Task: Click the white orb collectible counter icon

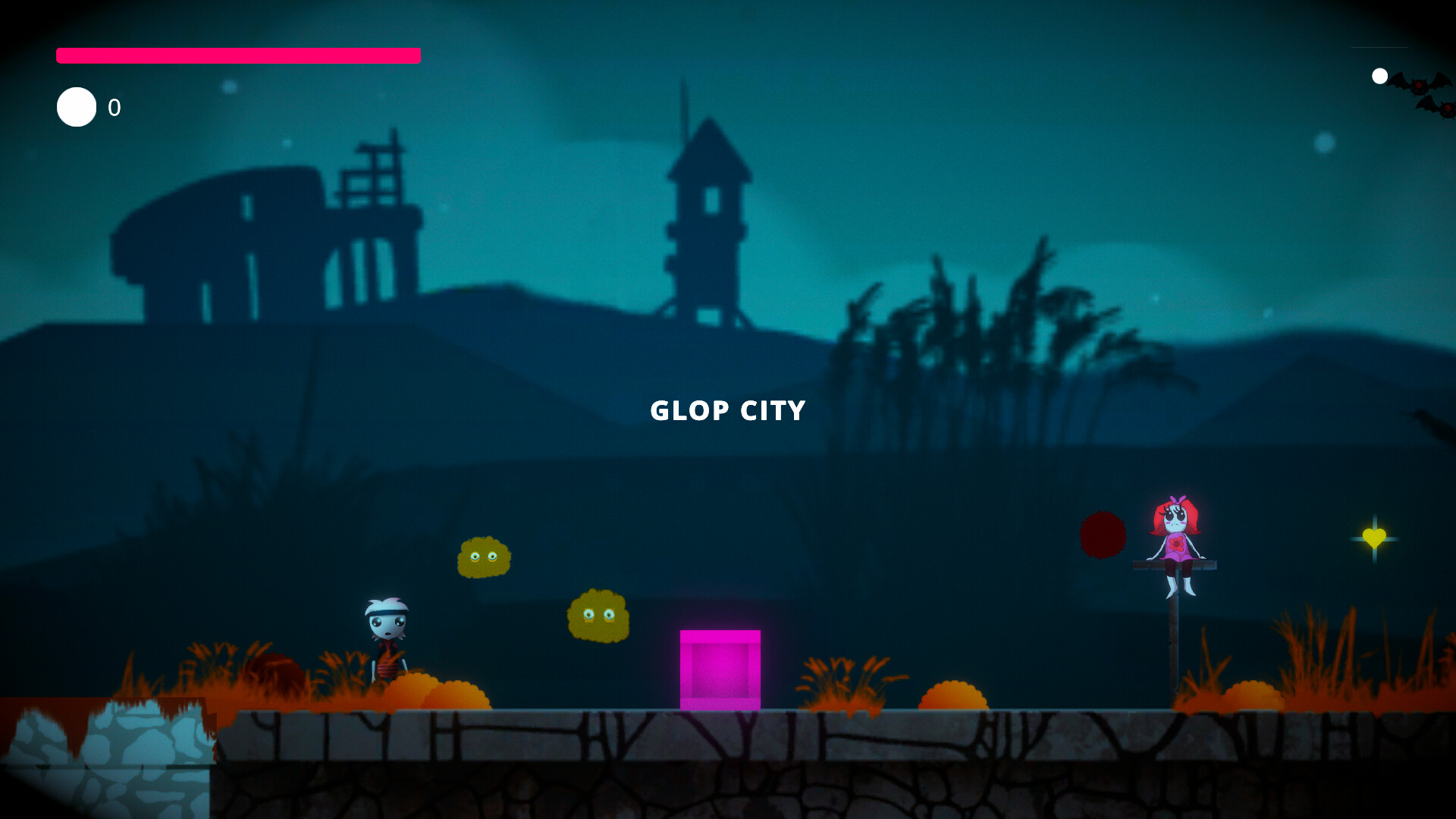Action: coord(75,107)
